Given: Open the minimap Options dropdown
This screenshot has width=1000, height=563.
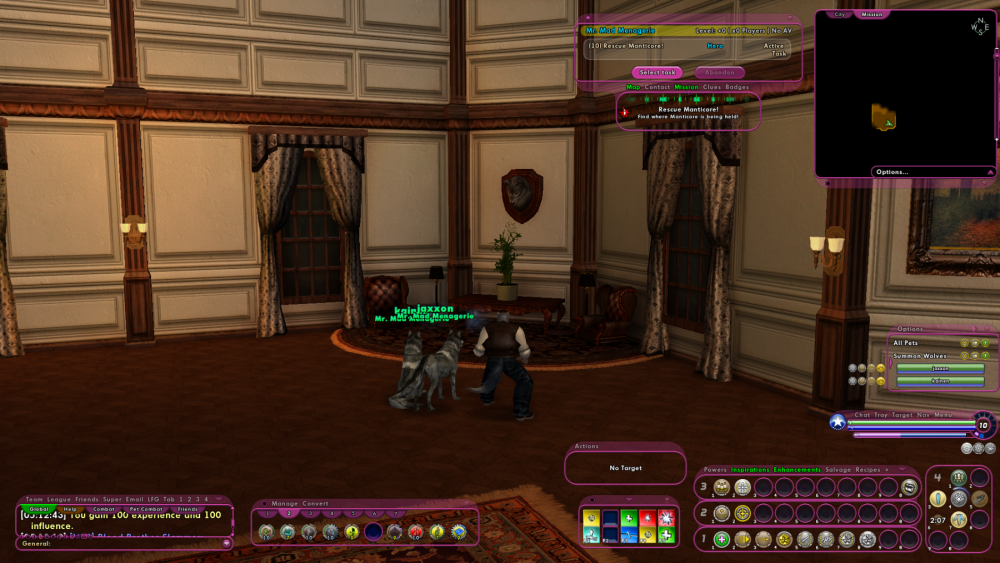Looking at the screenshot, I should click(892, 172).
